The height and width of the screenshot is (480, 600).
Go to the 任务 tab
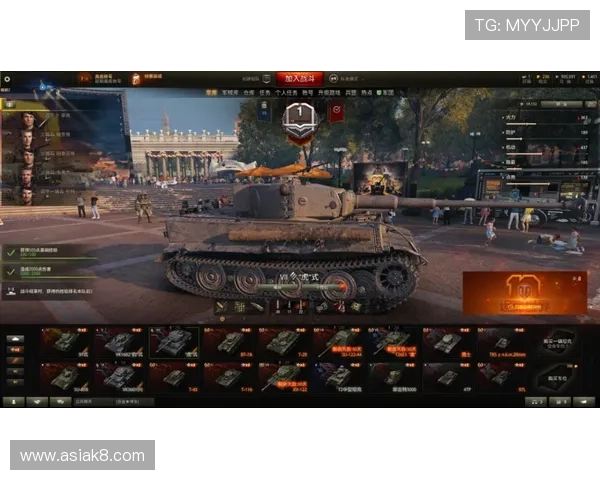(x=263, y=92)
